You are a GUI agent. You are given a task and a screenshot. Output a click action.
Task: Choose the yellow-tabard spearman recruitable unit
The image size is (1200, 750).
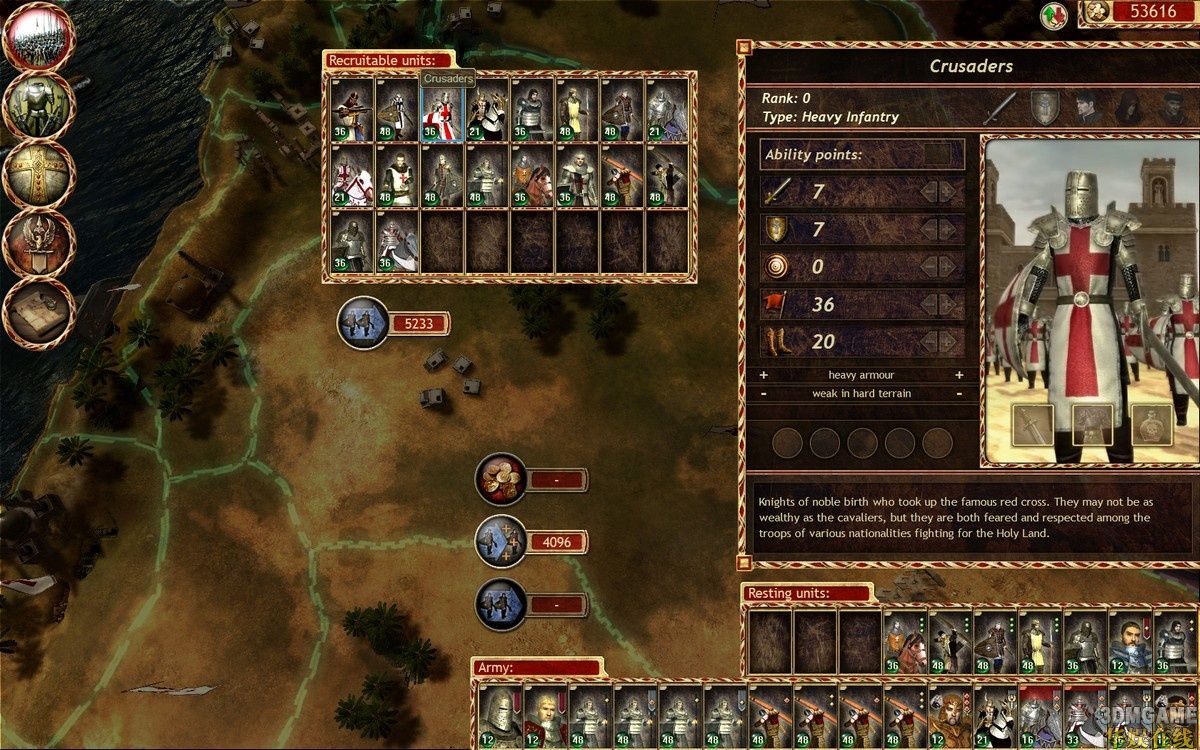point(577,110)
